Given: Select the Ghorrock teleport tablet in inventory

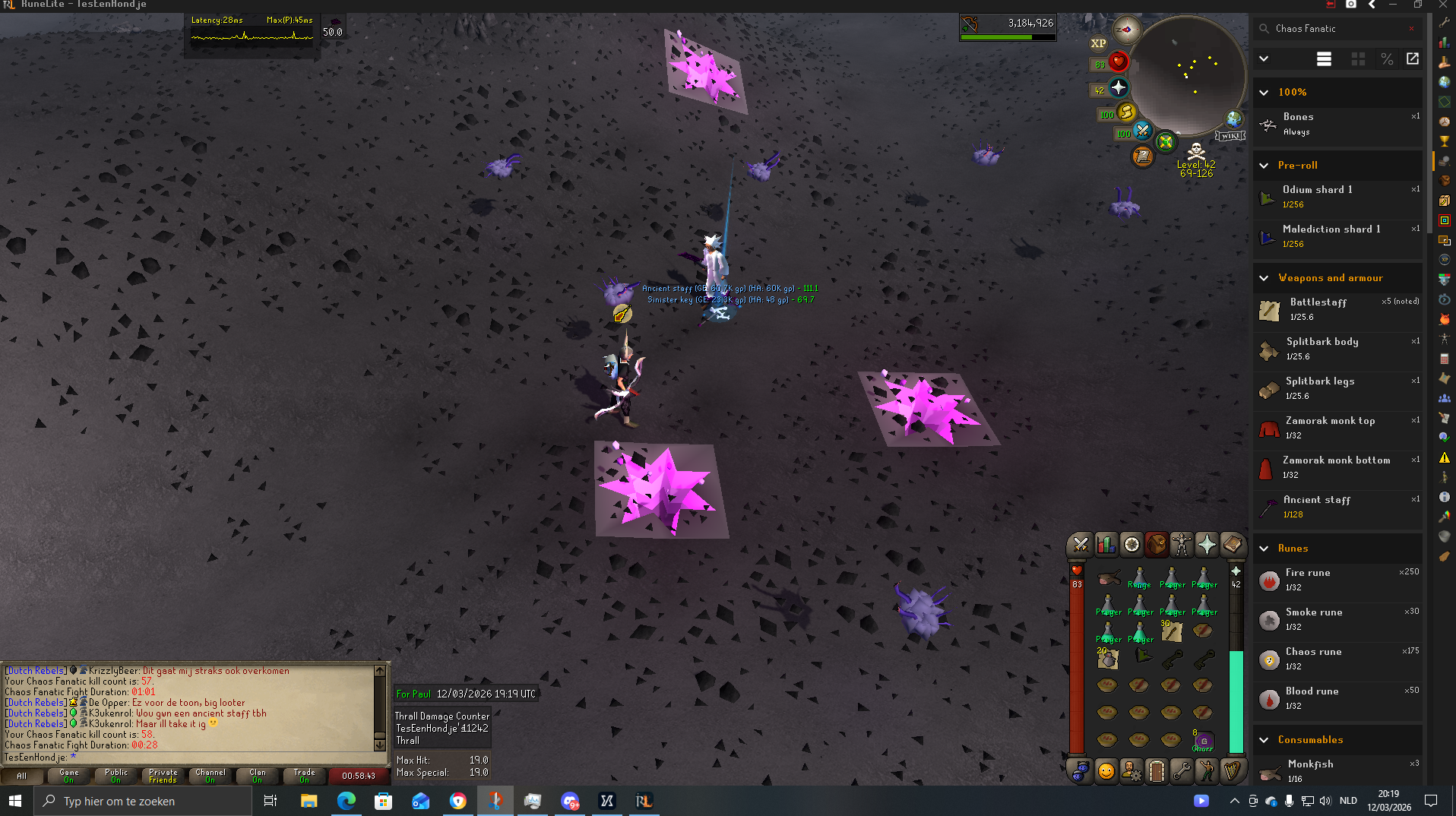Looking at the screenshot, I should pos(1203,741).
